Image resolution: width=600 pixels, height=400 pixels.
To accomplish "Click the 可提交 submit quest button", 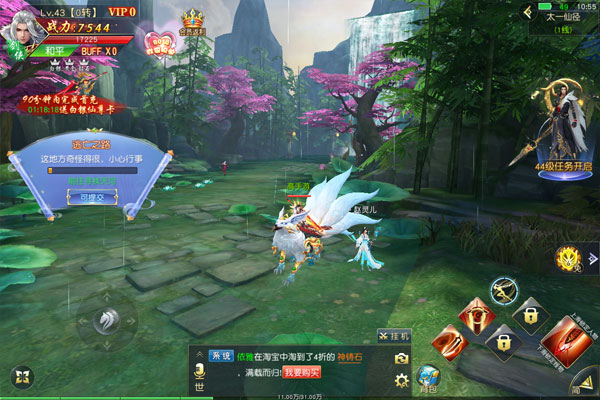I will pos(91,198).
